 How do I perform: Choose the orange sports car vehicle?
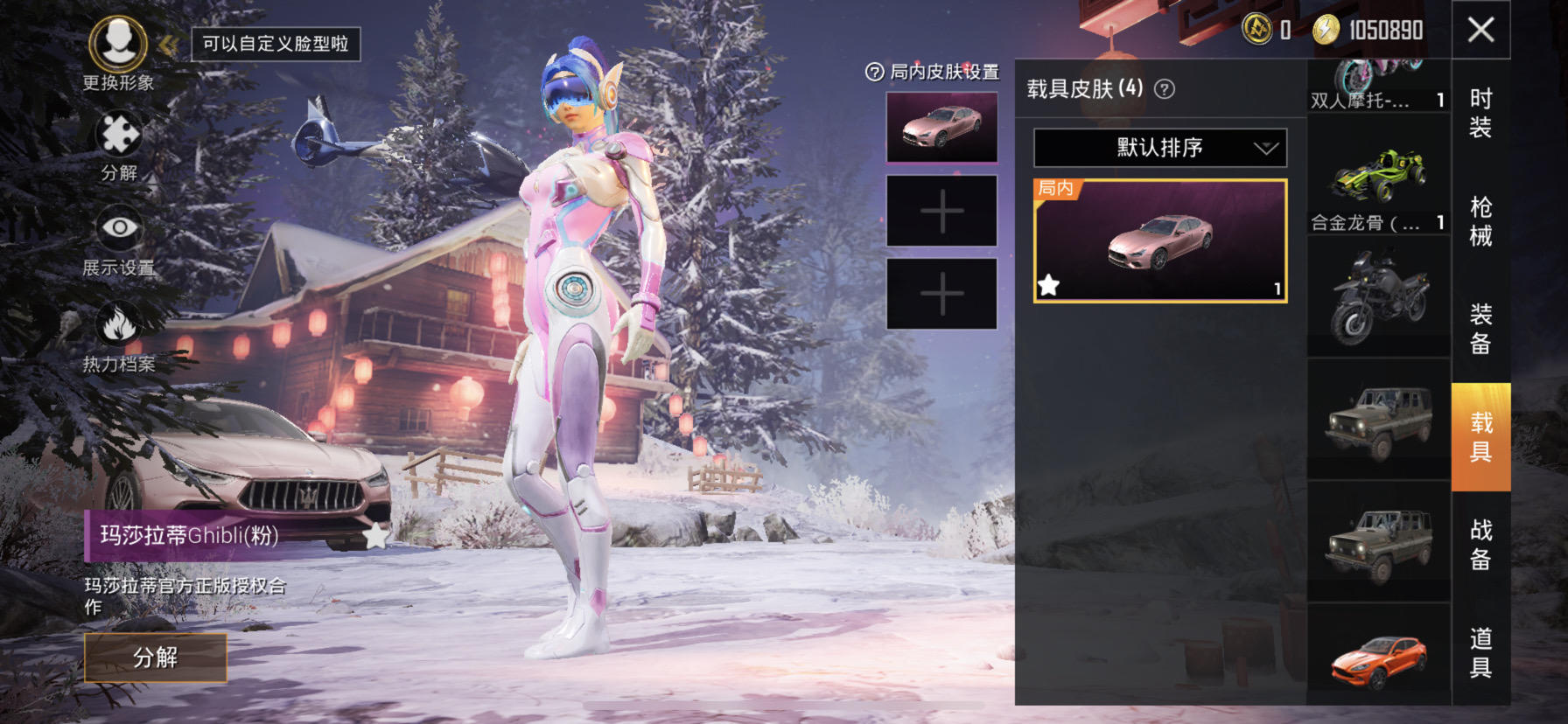(1378, 658)
